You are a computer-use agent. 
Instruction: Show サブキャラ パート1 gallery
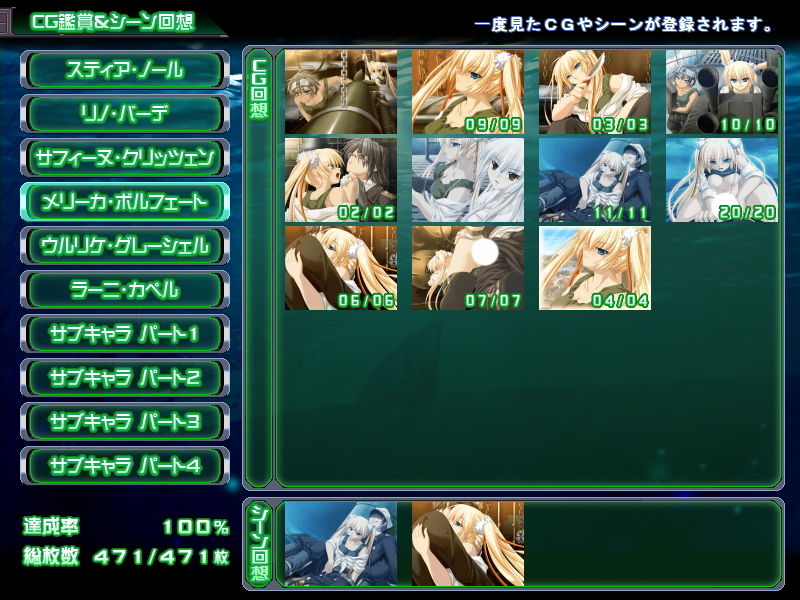click(x=125, y=334)
